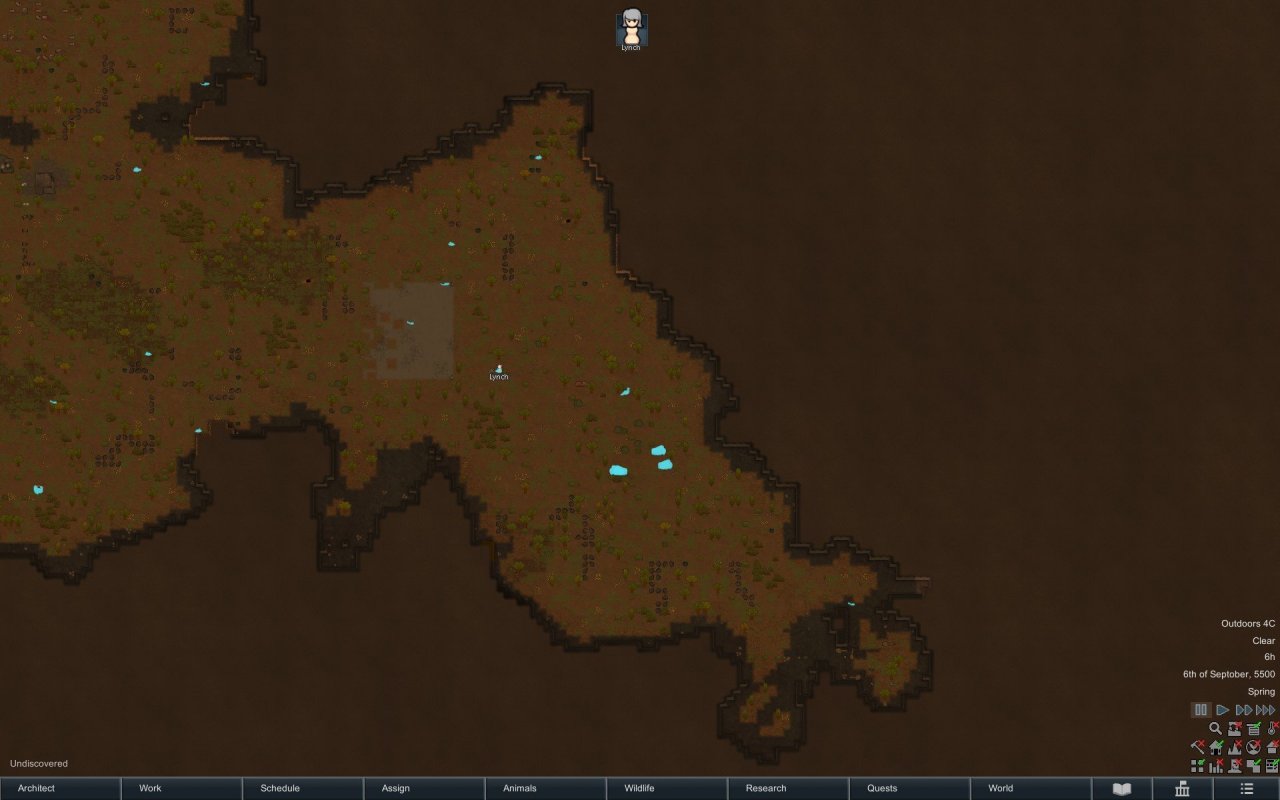
Task: Open the Work priorities tab
Action: coord(181,788)
